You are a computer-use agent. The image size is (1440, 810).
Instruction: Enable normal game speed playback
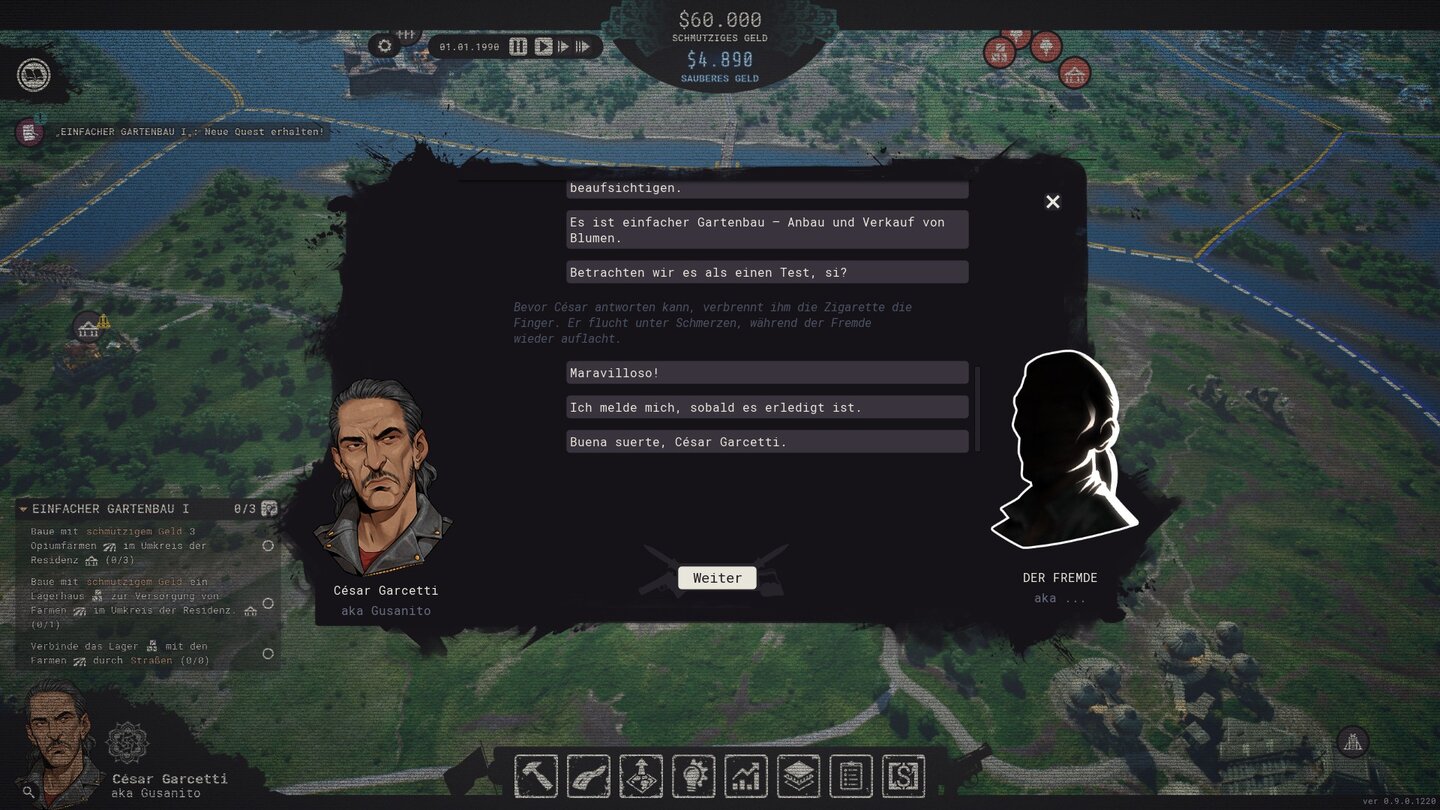[543, 45]
